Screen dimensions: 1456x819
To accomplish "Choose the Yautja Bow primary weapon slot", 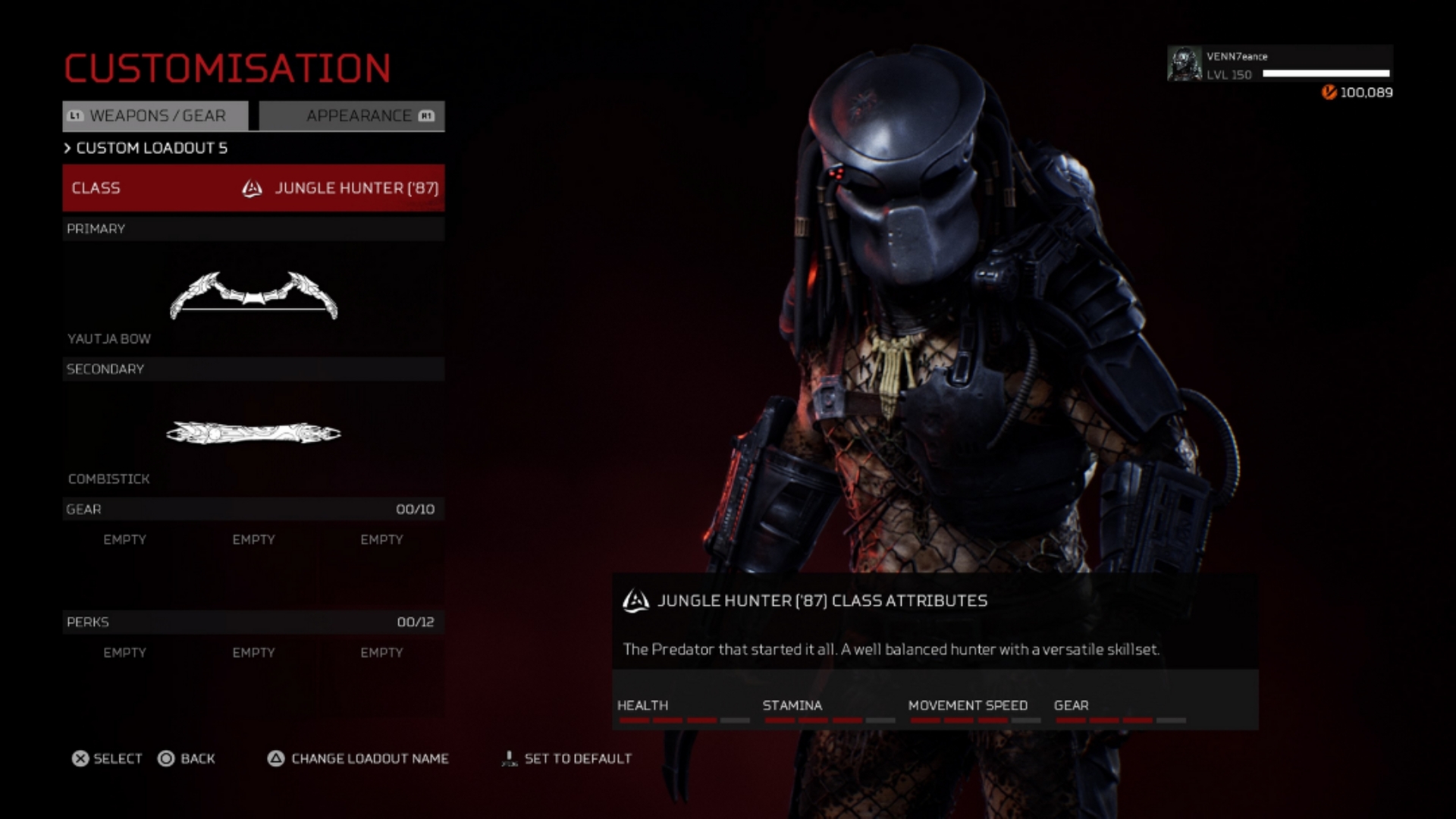I will pos(253,296).
